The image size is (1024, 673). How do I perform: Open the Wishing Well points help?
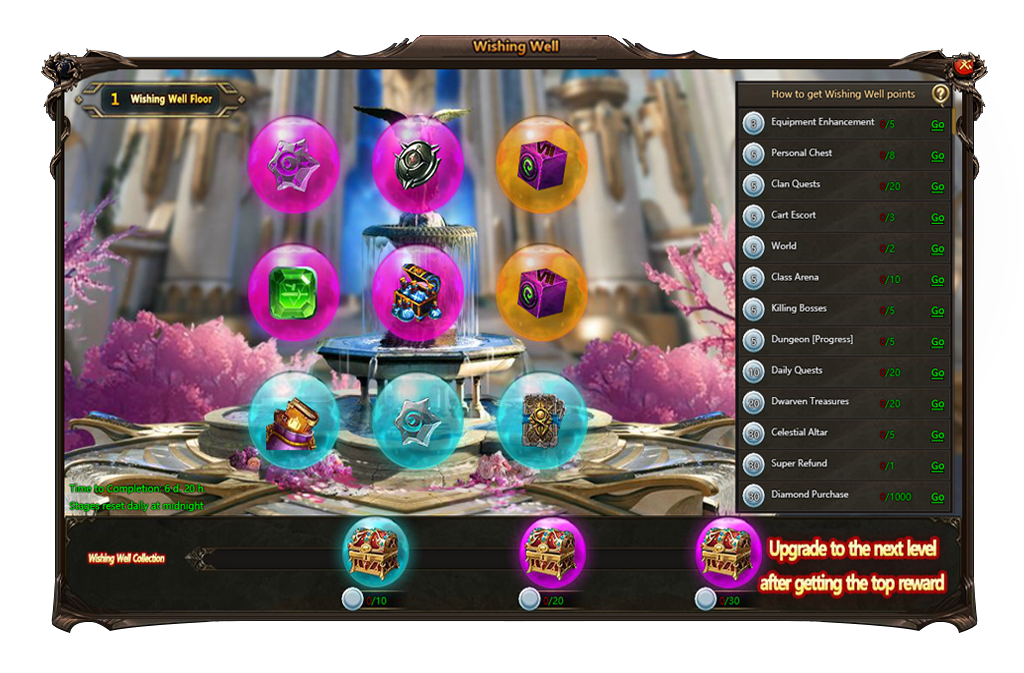[940, 94]
